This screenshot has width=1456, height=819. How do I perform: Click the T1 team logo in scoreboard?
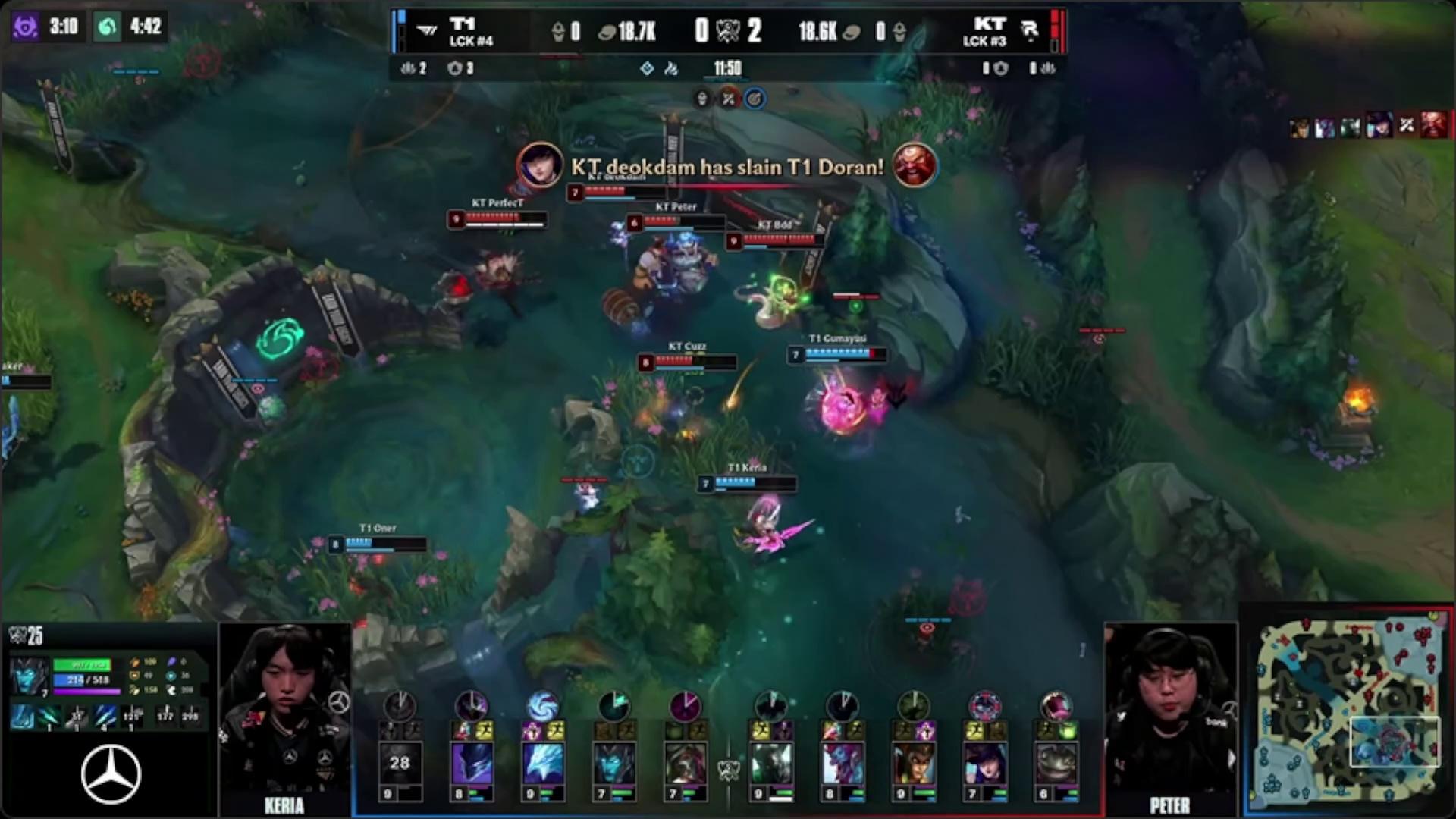click(428, 31)
